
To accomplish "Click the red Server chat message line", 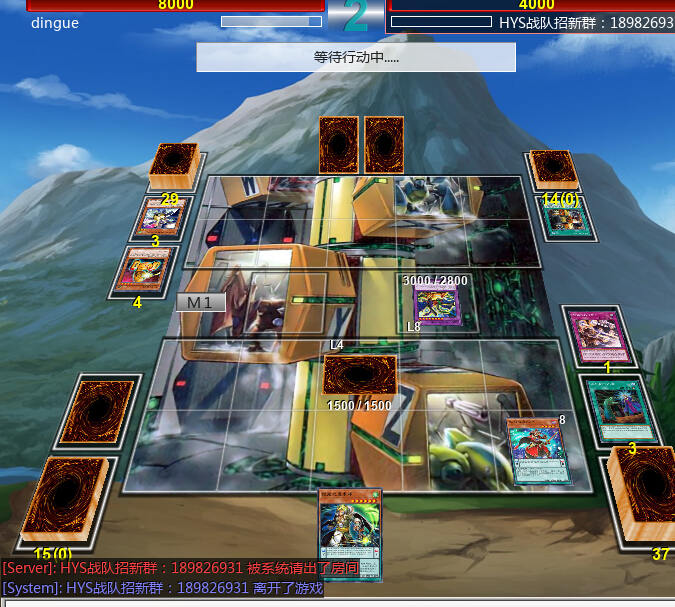I will 180,568.
